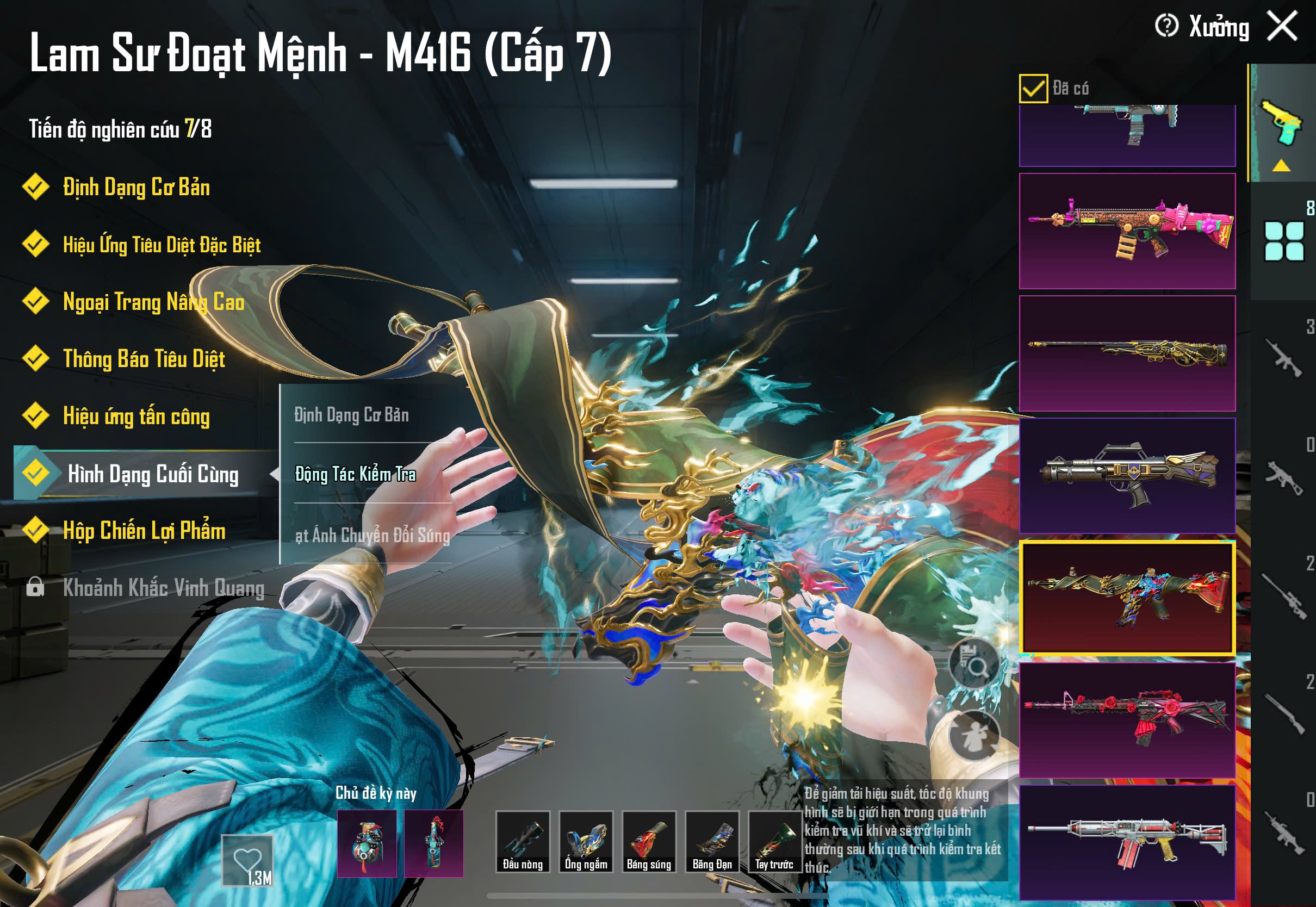Pick the pink candy rifle skin thumbnail

point(1127,231)
